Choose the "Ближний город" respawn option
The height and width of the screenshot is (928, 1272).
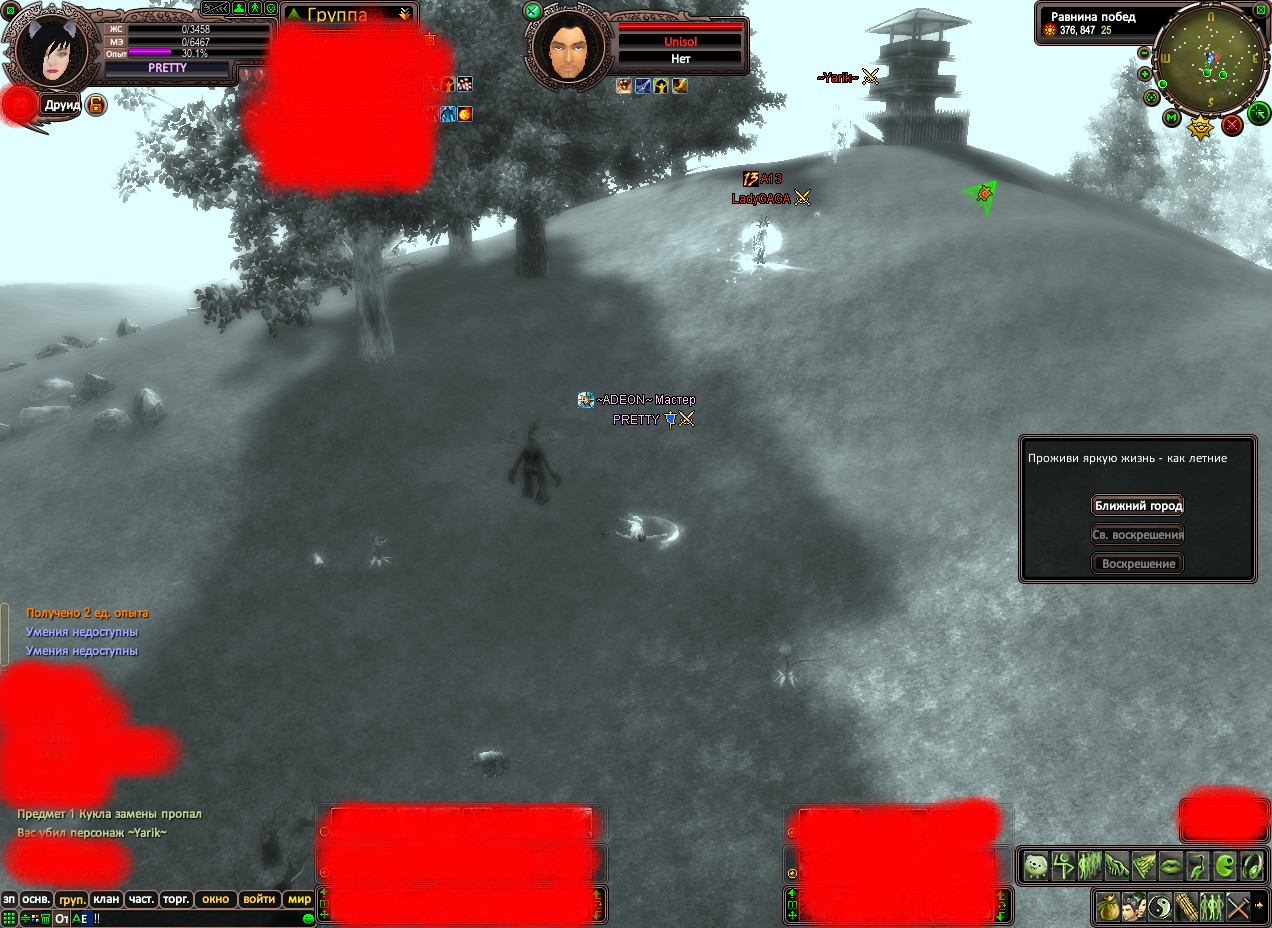click(x=1138, y=506)
